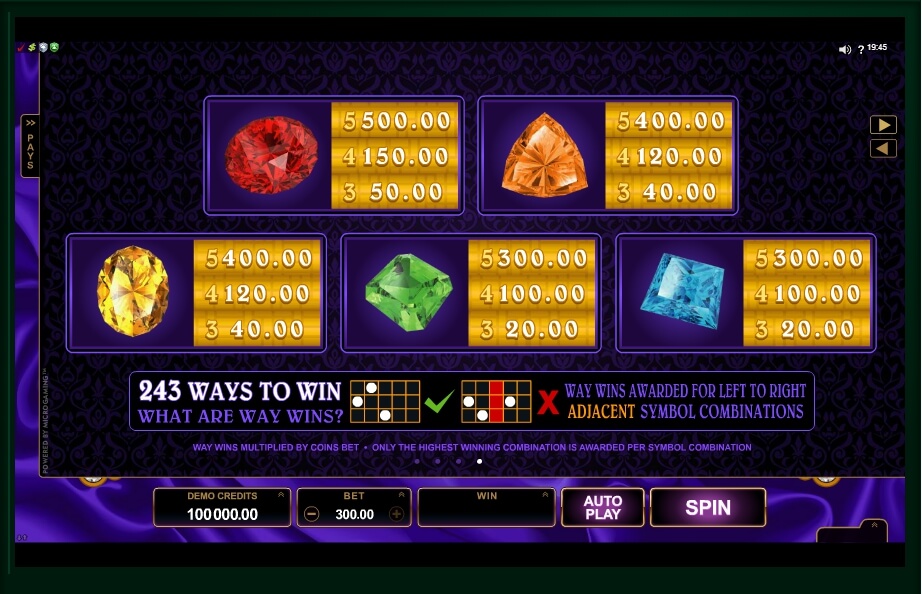Expand the Demo Credits panel

point(282,495)
